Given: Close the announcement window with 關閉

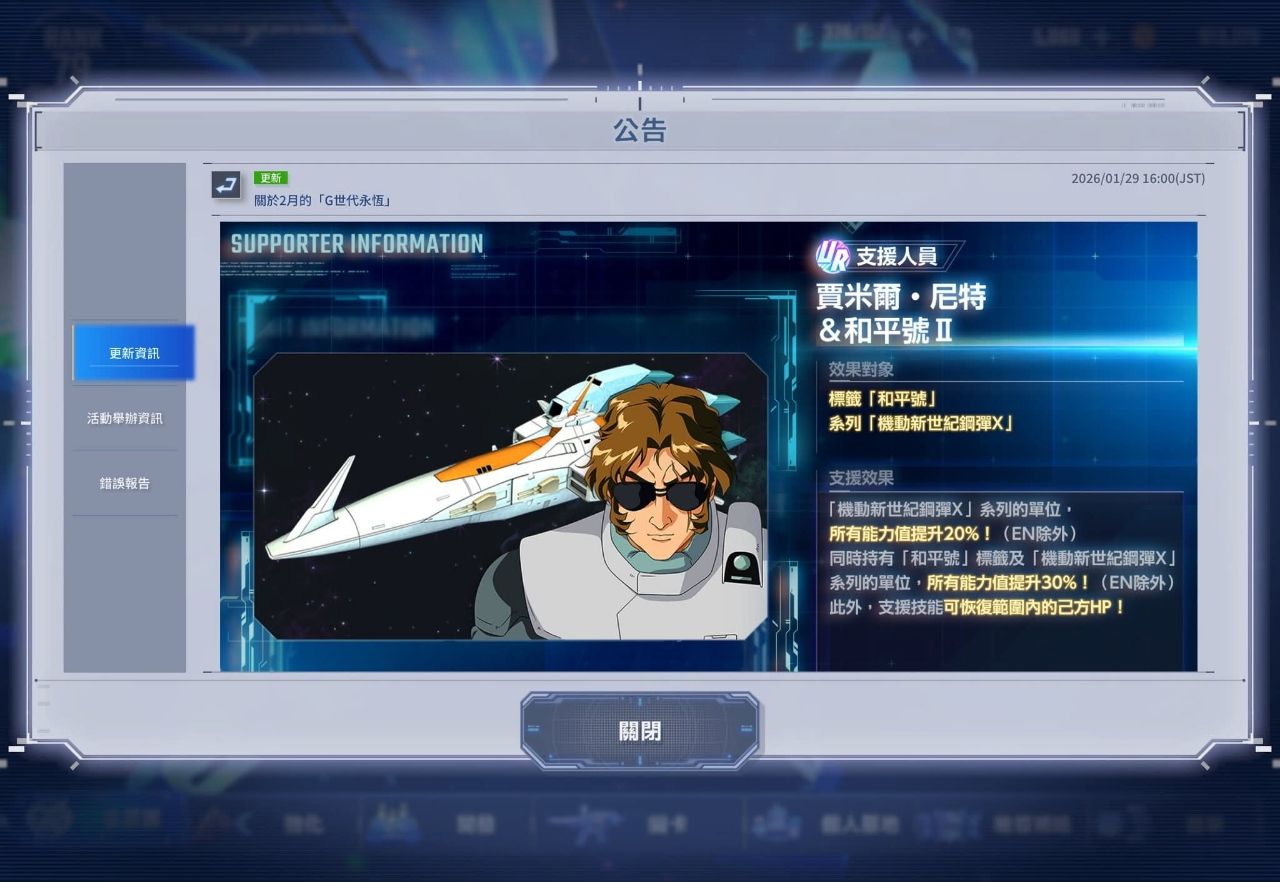Looking at the screenshot, I should 639,731.
